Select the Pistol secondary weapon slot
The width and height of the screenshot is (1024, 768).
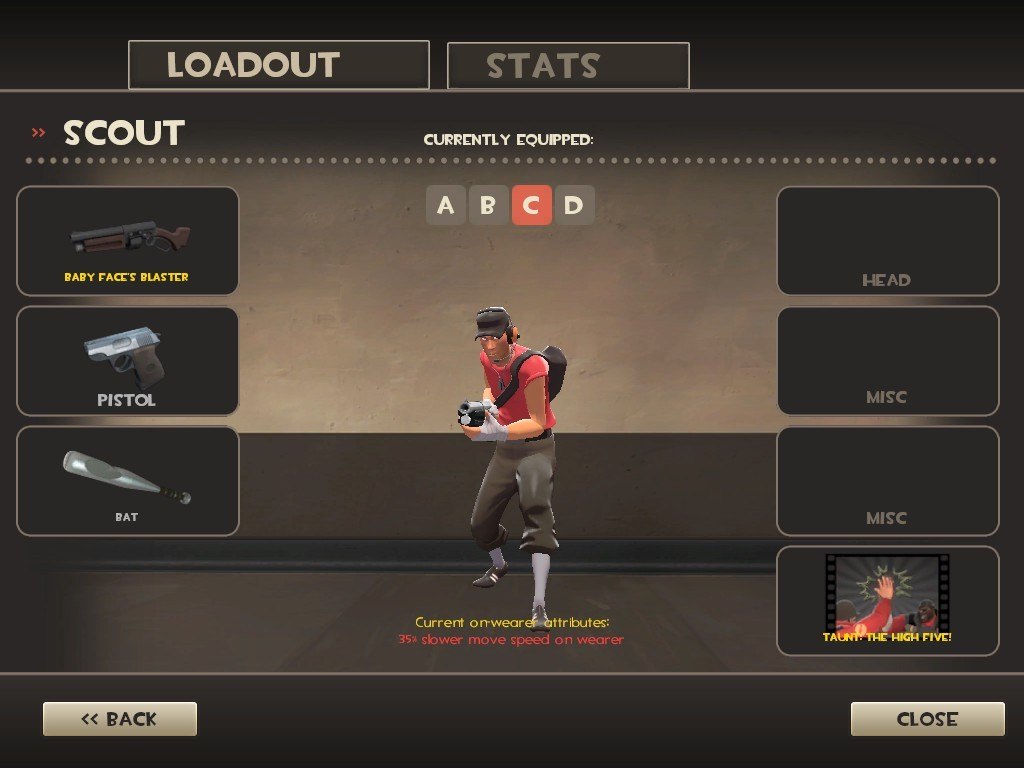tap(128, 361)
